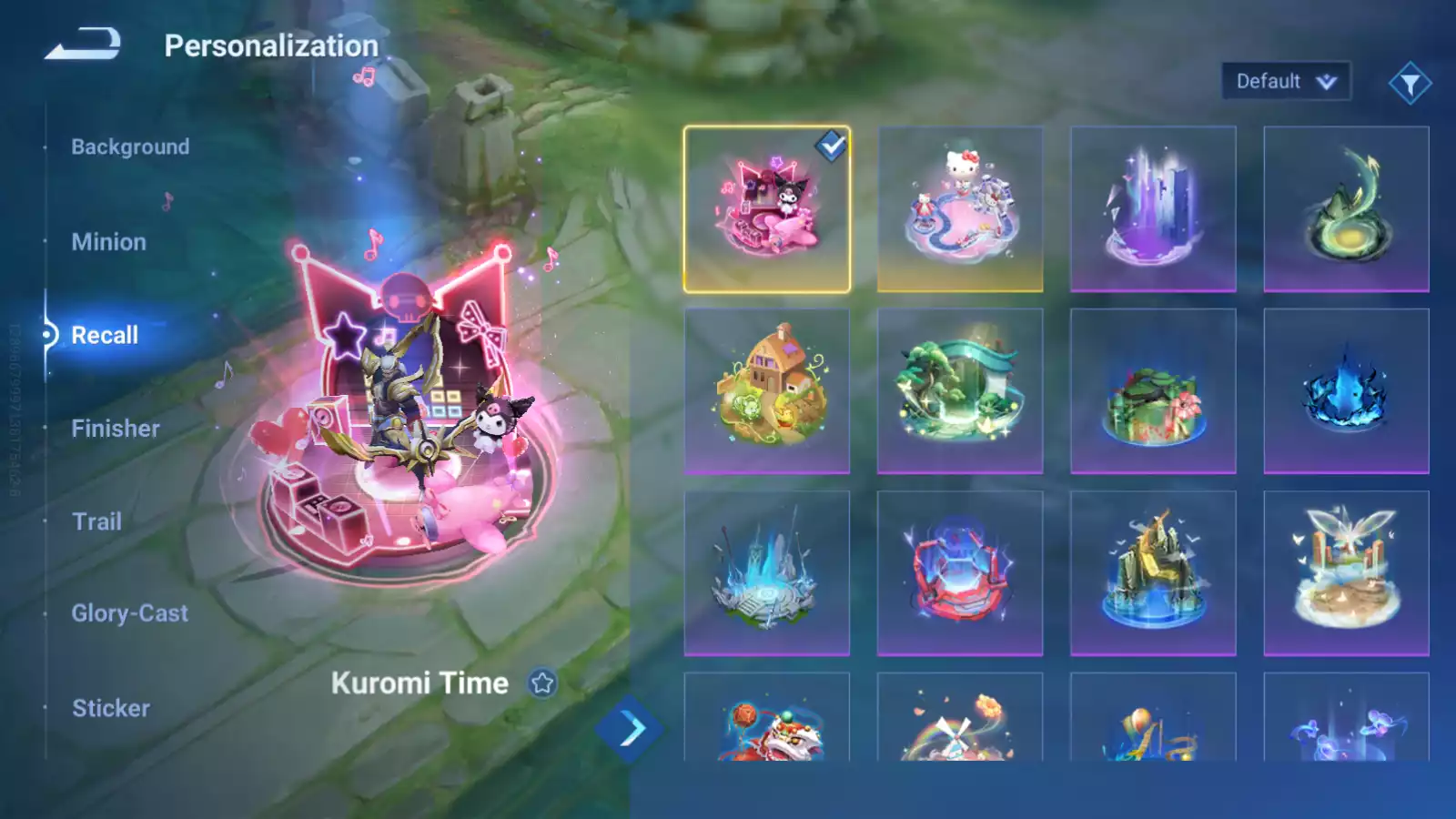Open the Default sort dropdown
The height and width of the screenshot is (819, 1456).
1285,82
